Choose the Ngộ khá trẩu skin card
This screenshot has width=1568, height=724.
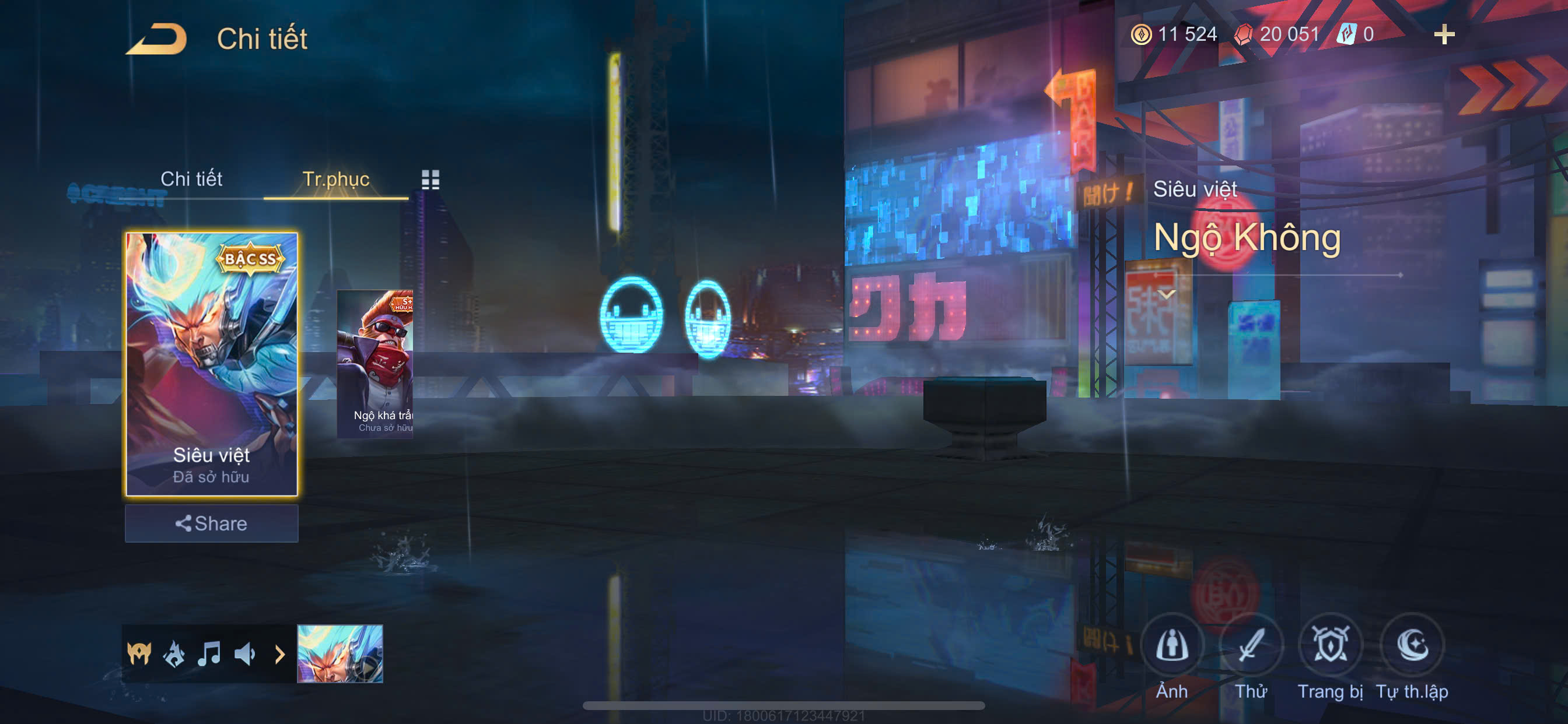pyautogui.click(x=376, y=363)
